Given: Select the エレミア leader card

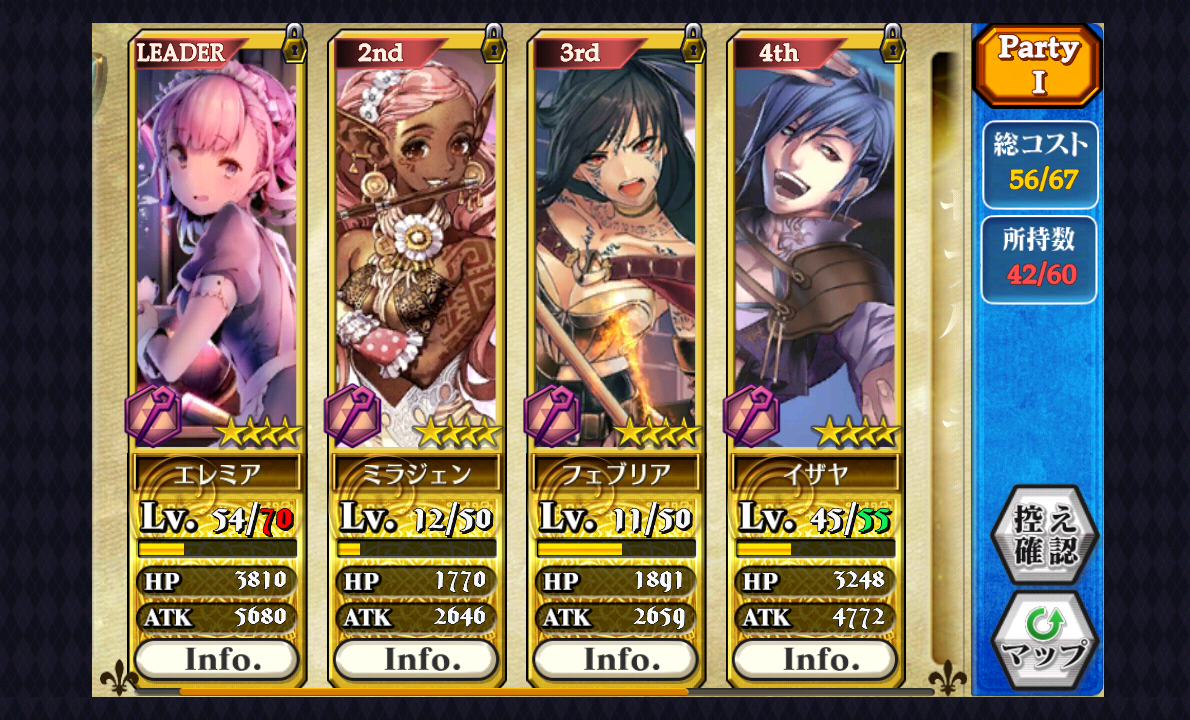Looking at the screenshot, I should point(217,250).
